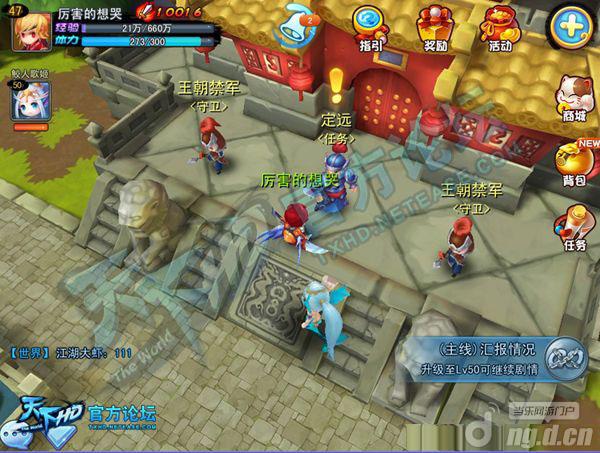Open the 世界 chat message line
The height and width of the screenshot is (453, 600).
point(70,353)
